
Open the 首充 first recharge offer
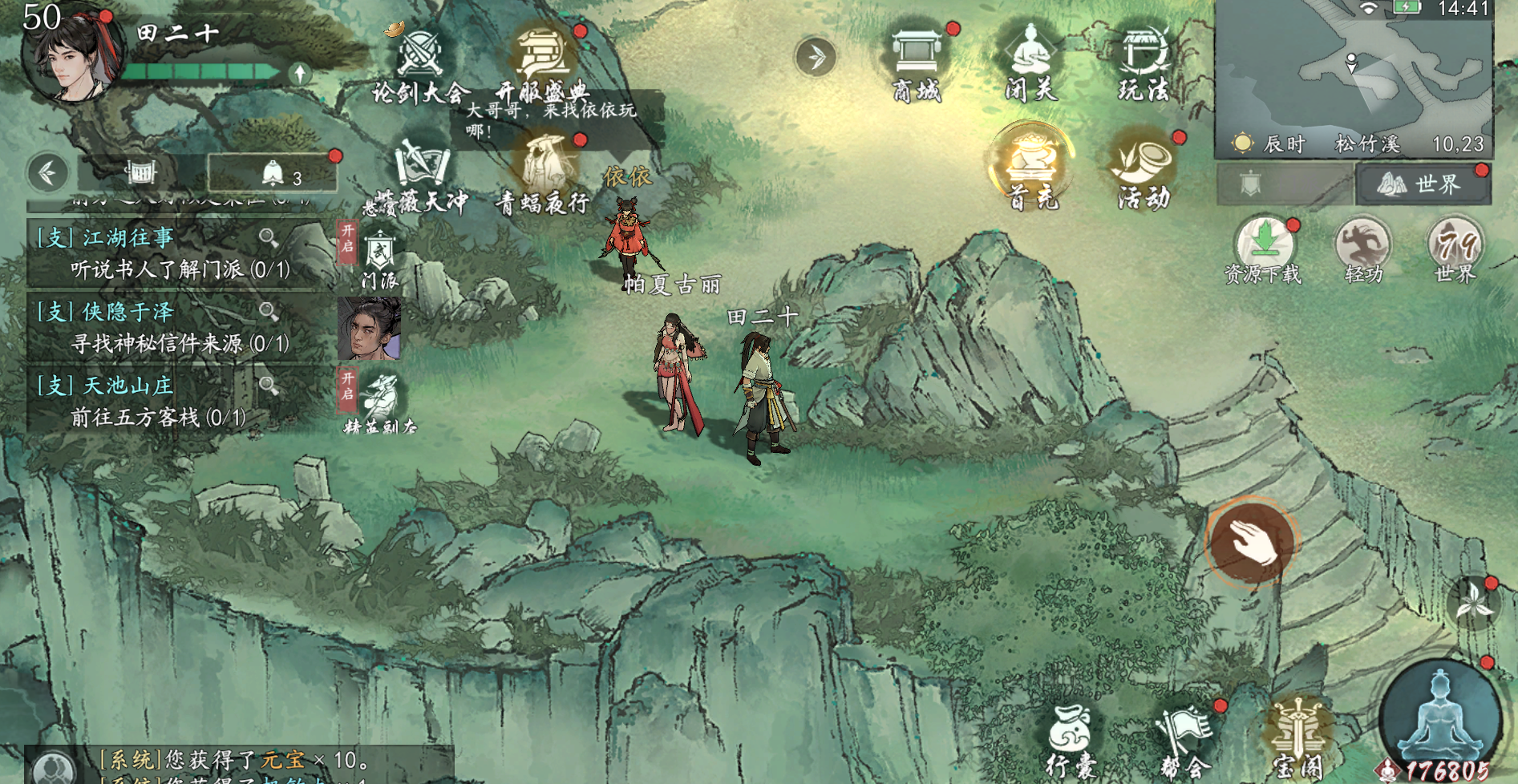click(x=1032, y=167)
